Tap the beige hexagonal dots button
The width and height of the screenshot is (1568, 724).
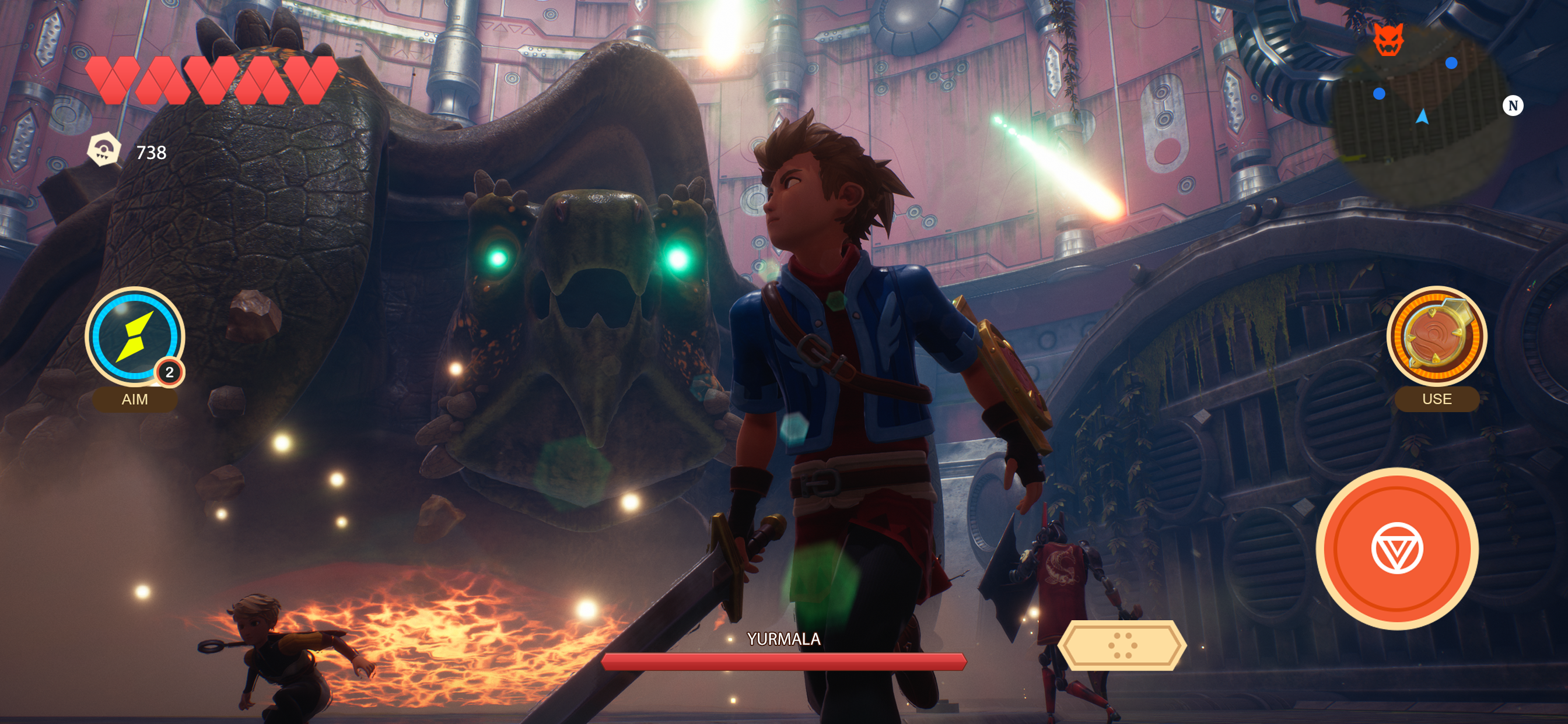pos(1122,645)
